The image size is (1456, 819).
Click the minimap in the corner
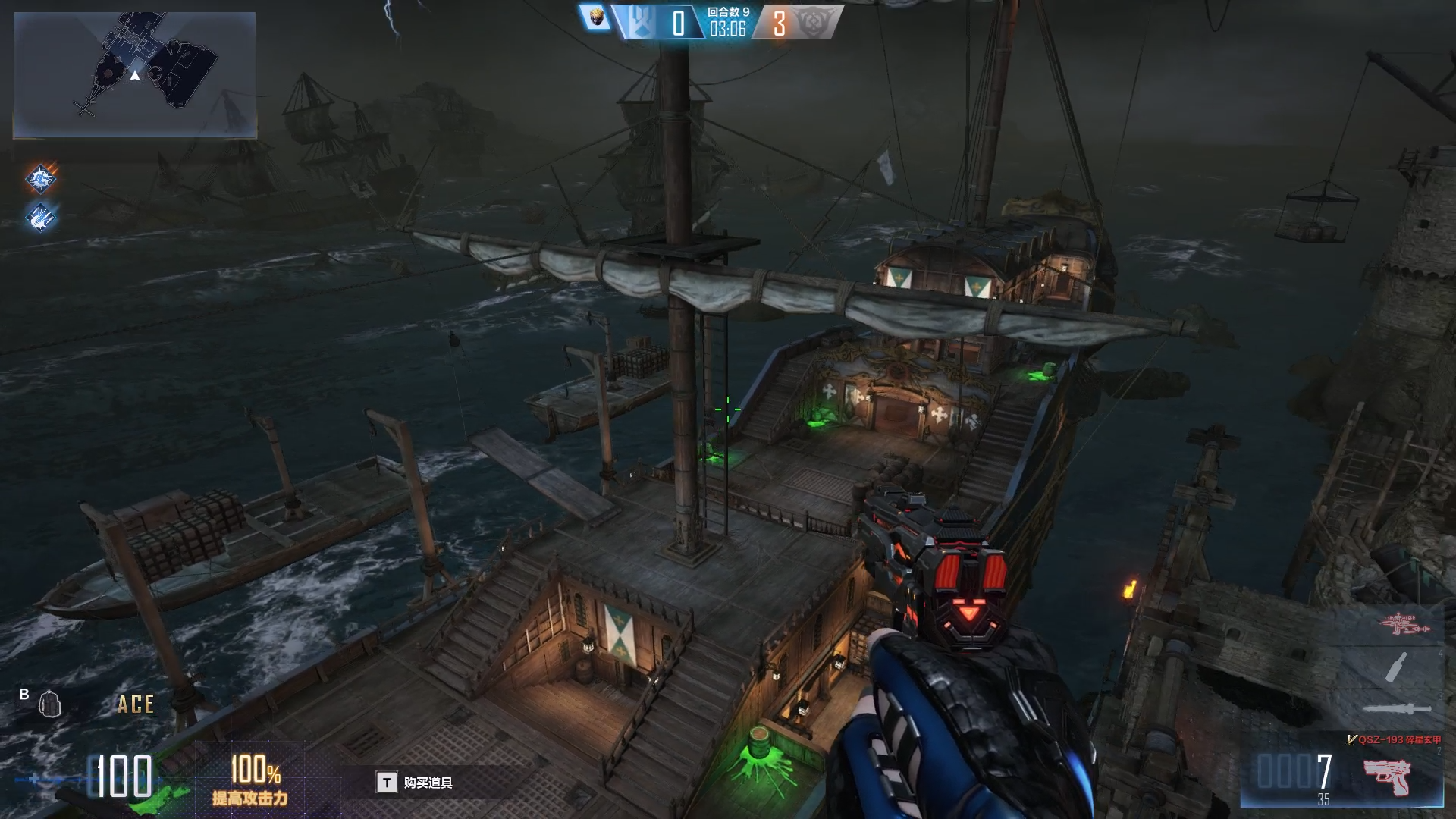[x=135, y=74]
